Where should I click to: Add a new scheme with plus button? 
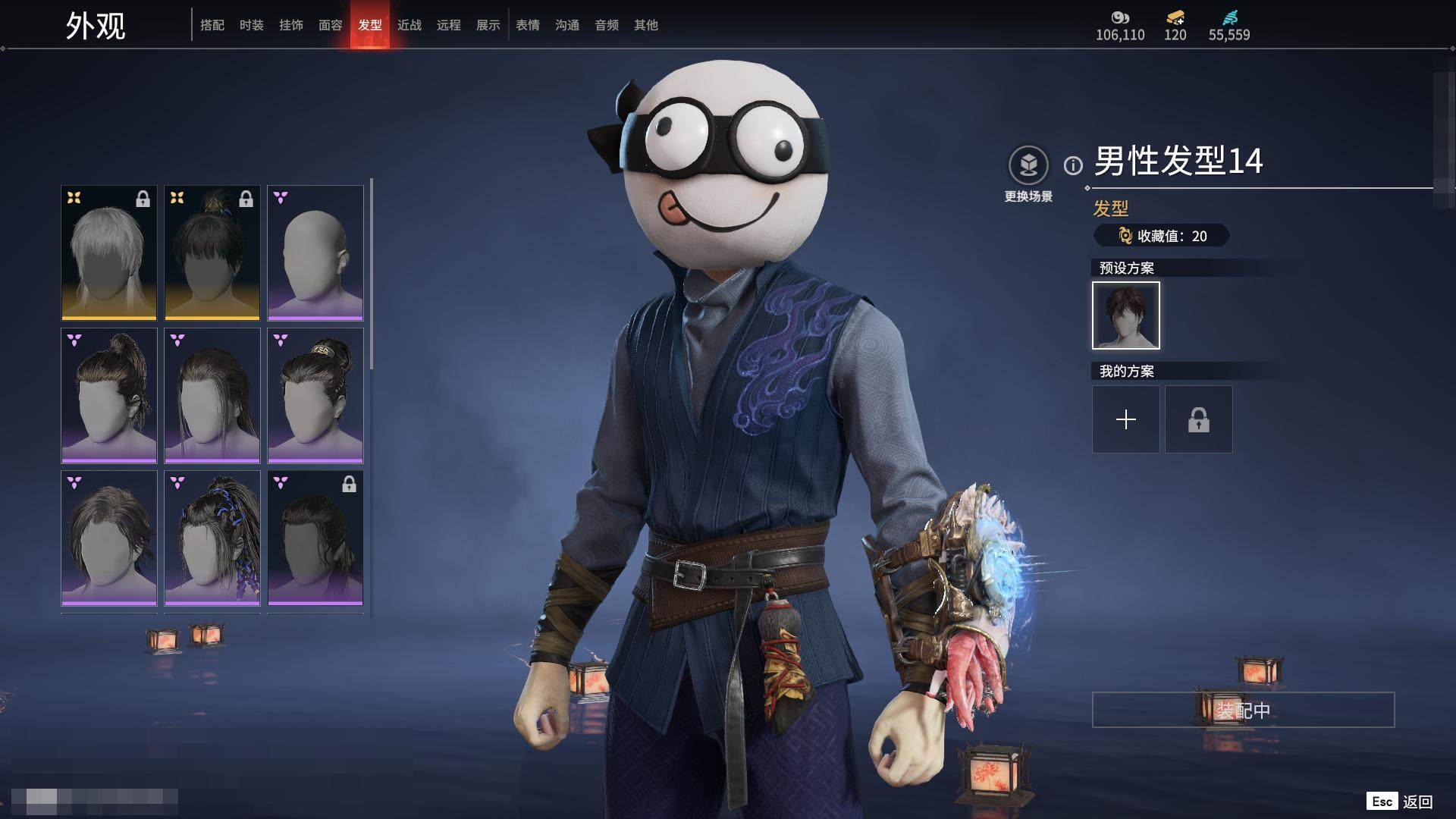(1126, 419)
